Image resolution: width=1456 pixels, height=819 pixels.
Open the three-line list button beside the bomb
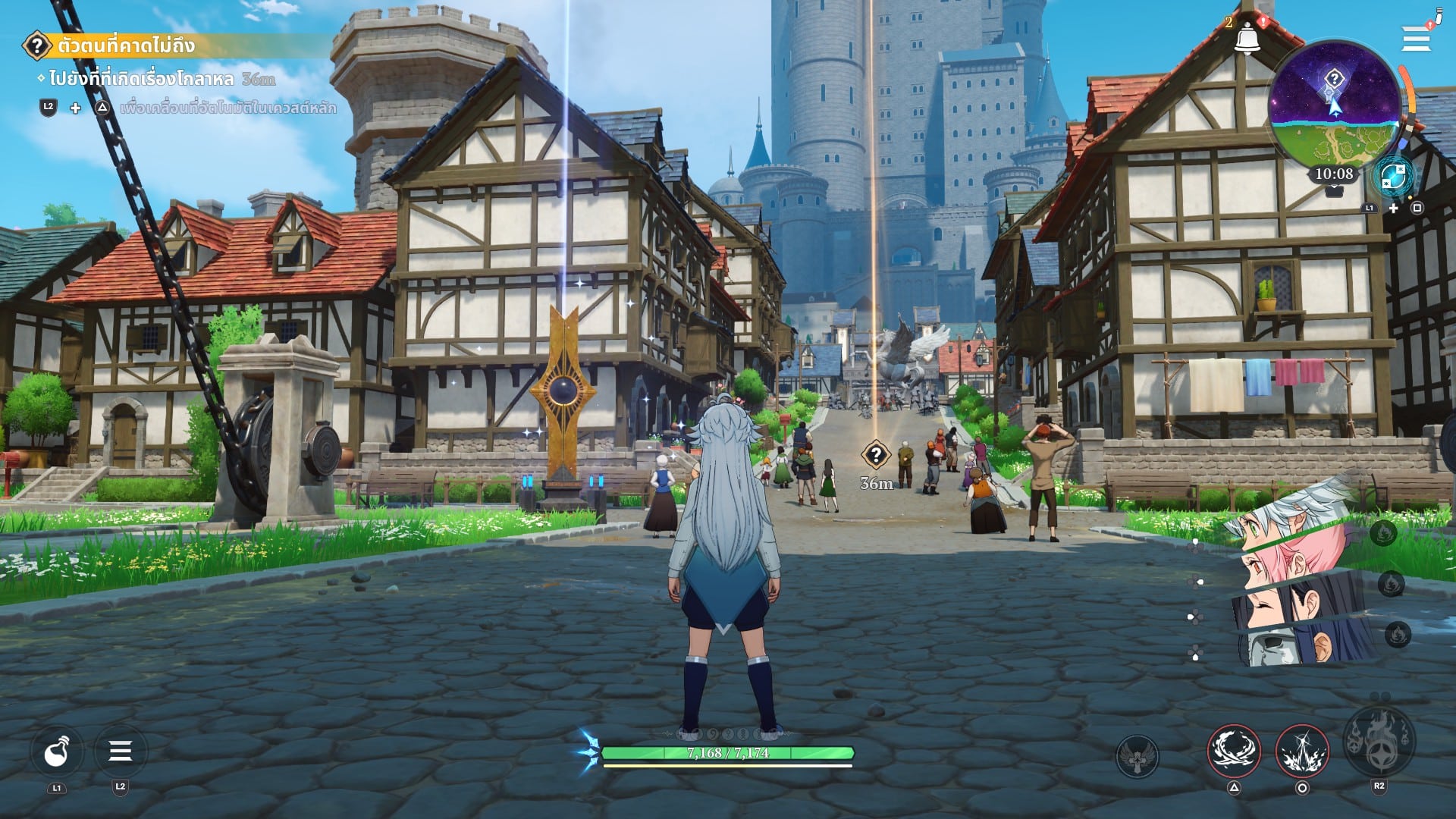(x=120, y=752)
